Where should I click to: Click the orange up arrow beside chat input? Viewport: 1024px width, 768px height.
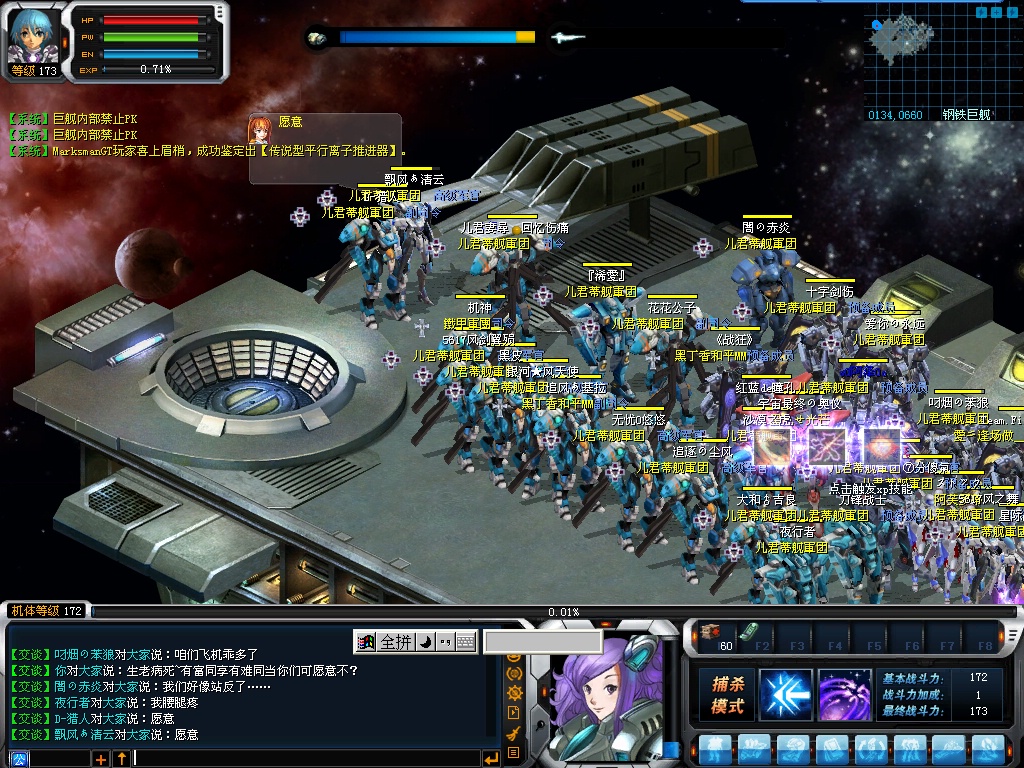[x=121, y=759]
